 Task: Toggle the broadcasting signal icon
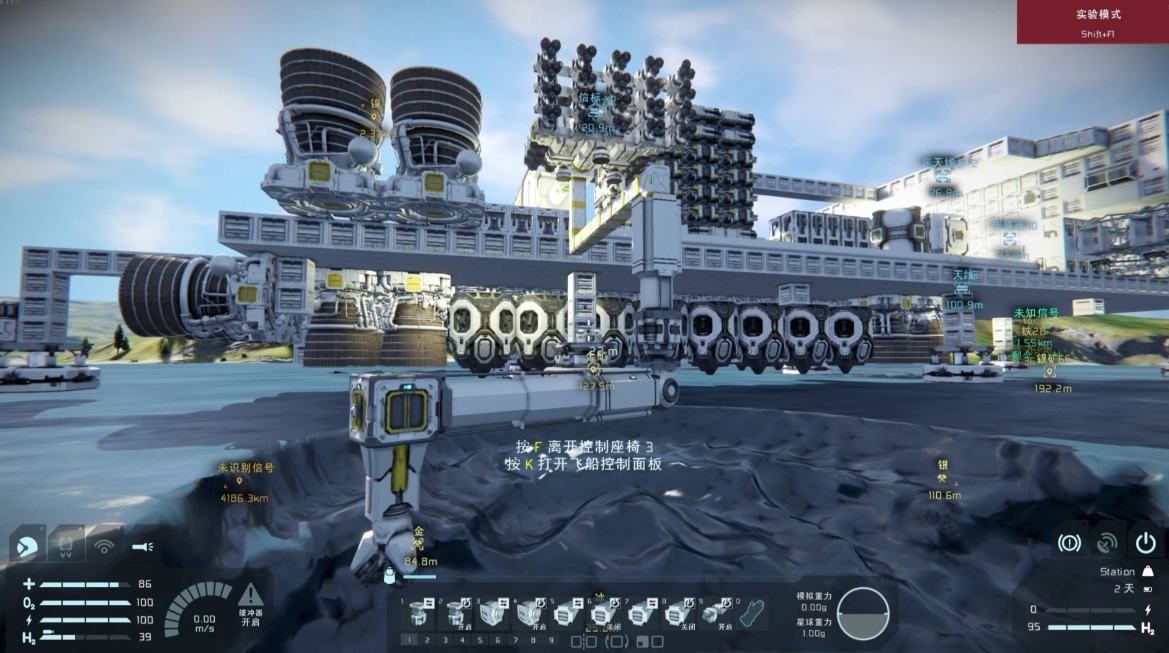coord(103,547)
